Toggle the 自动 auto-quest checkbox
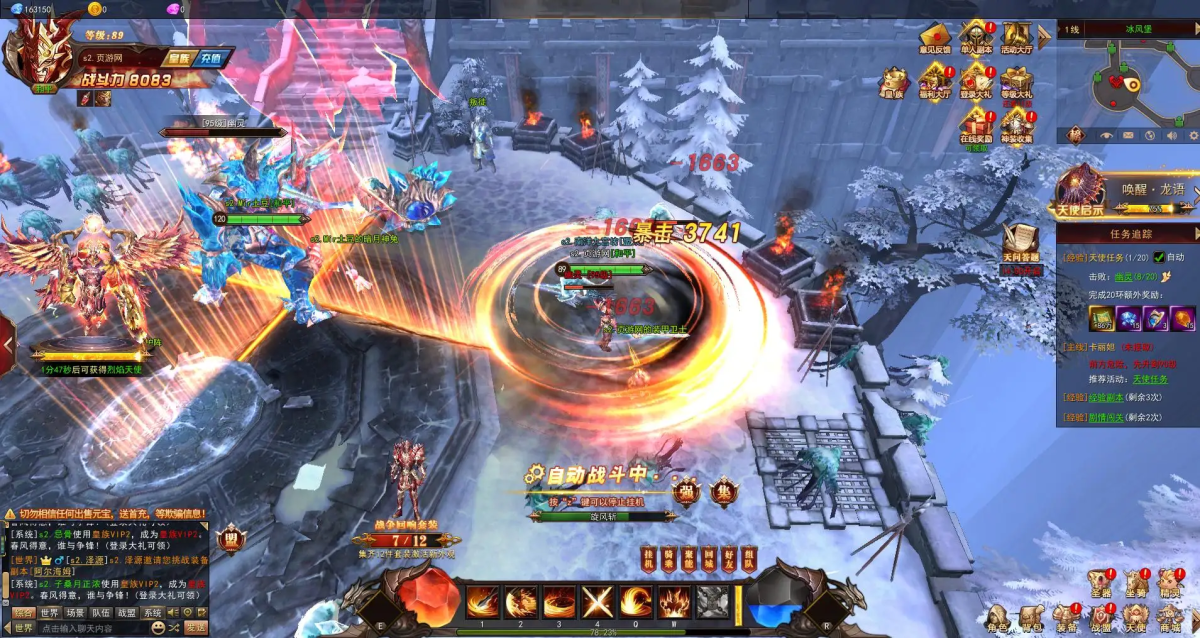 [x=1160, y=257]
